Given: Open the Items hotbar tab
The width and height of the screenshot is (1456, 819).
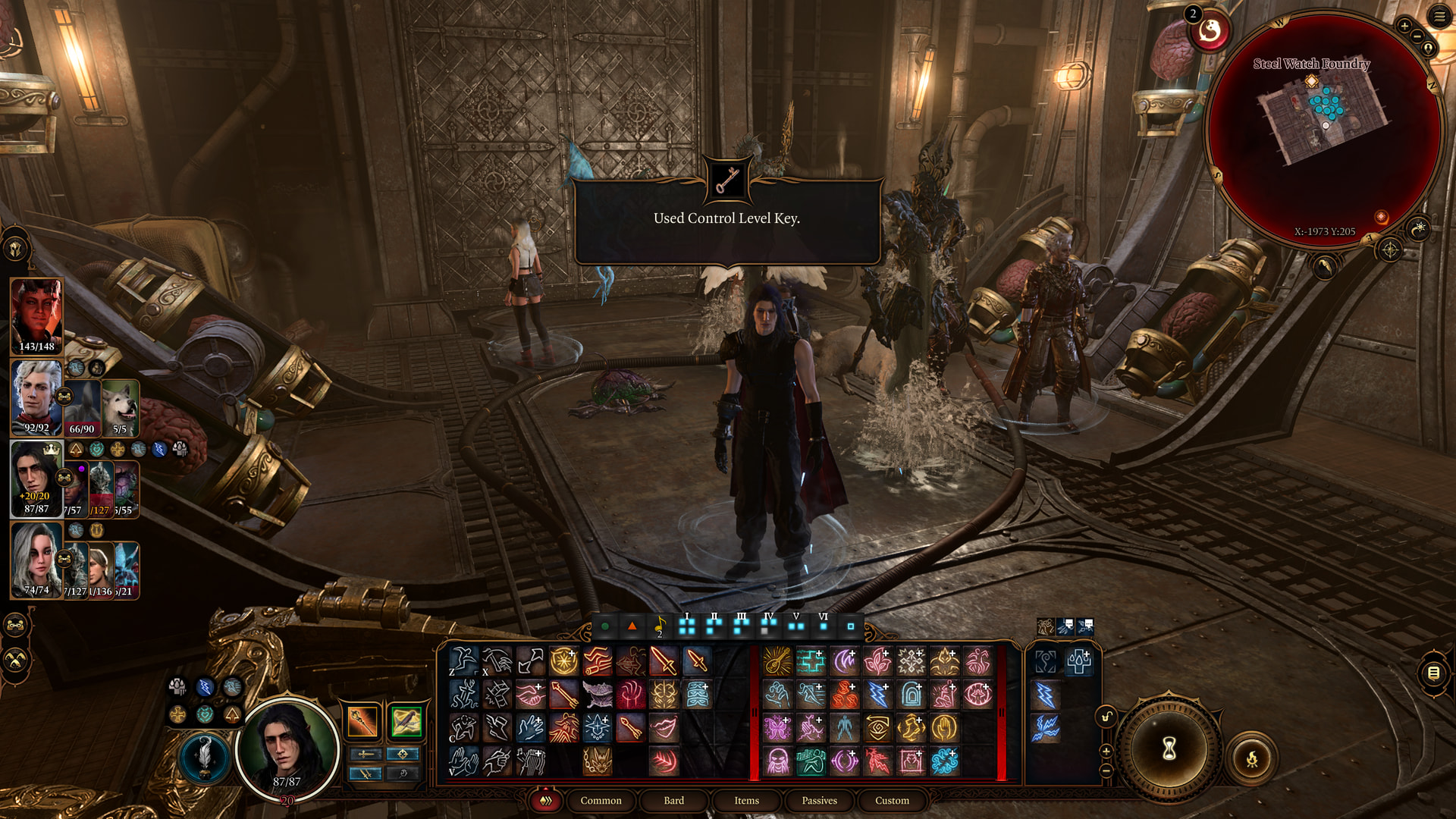Looking at the screenshot, I should 746,800.
